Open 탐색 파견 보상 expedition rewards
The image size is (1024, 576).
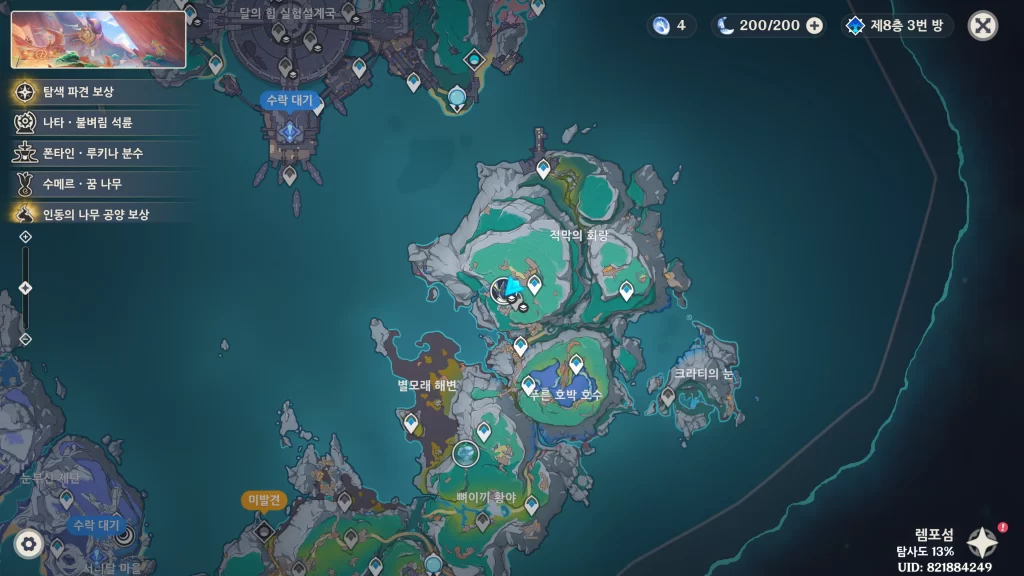click(x=90, y=92)
